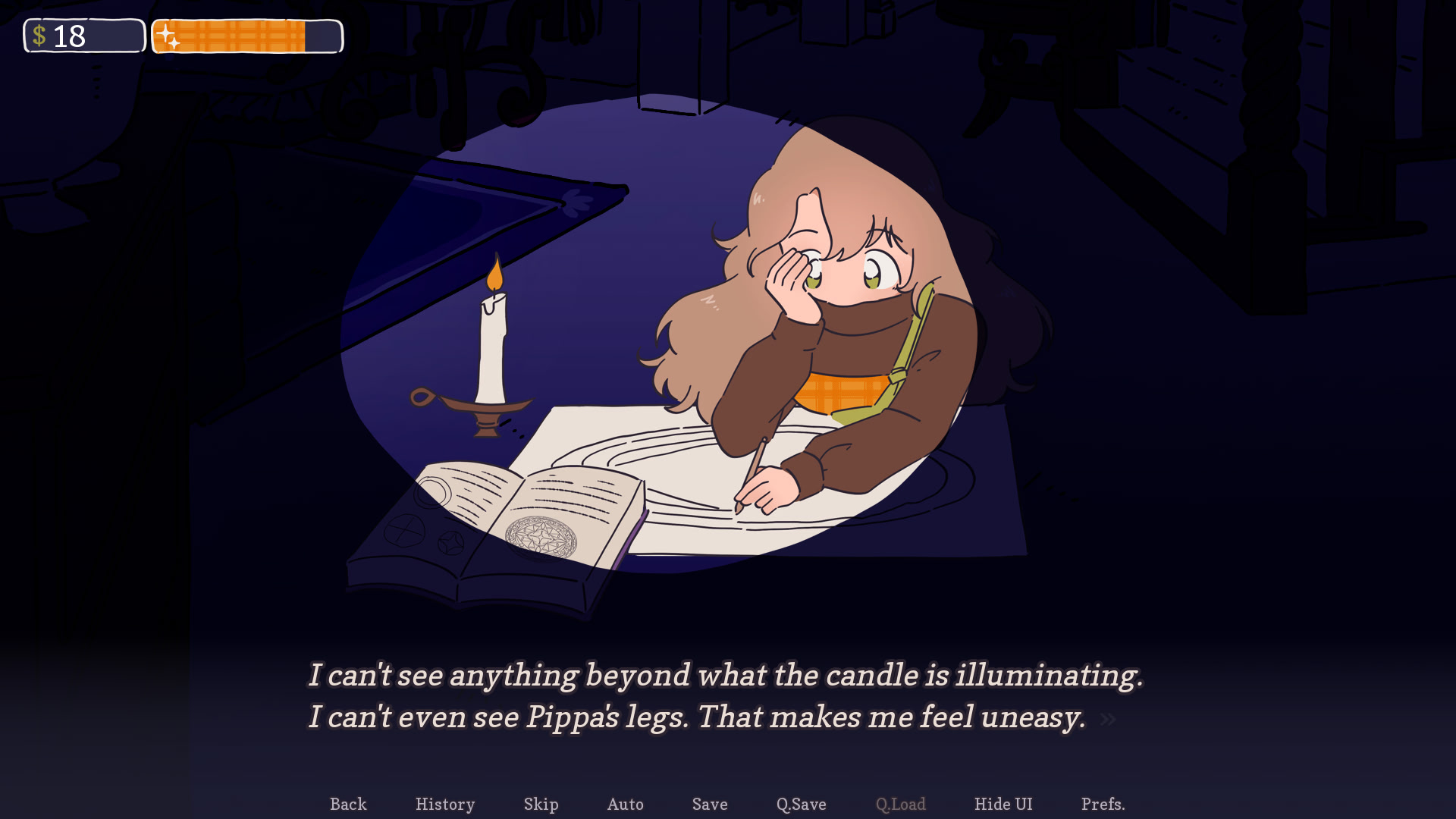The image size is (1456, 819).
Task: Hide the UI using Hide UI
Action: (1003, 804)
